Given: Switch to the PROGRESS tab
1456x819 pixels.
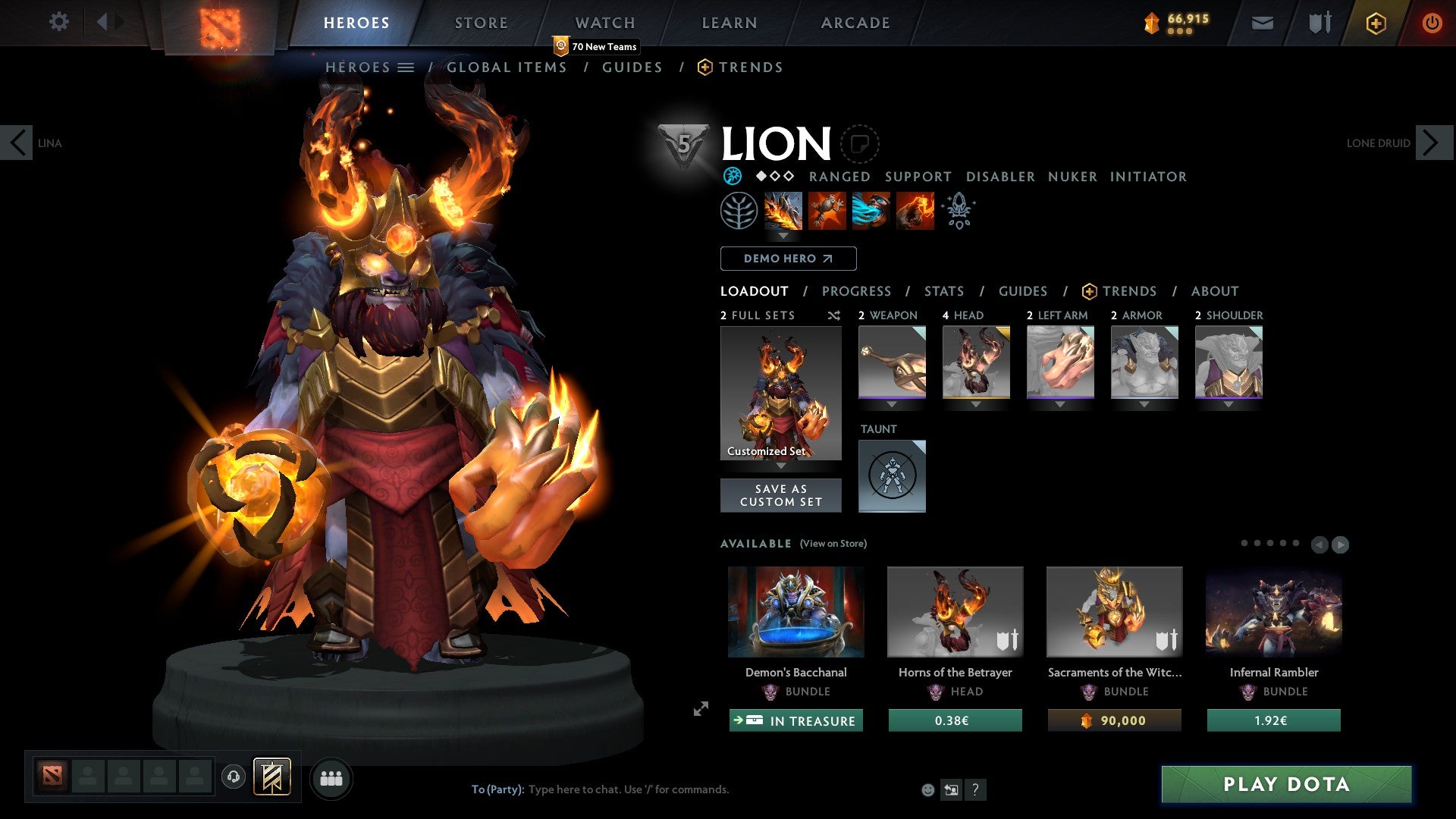Looking at the screenshot, I should (857, 291).
